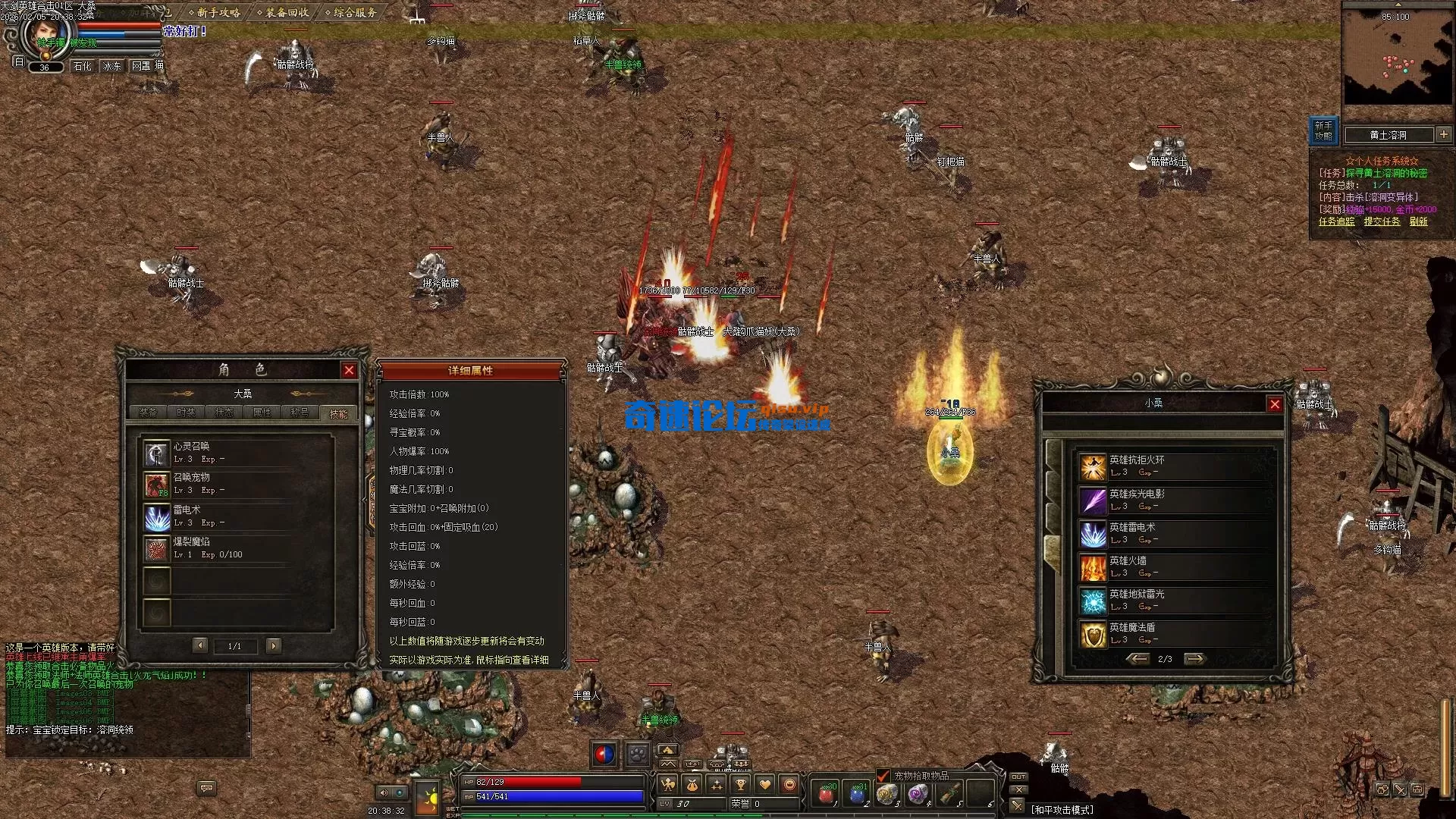The height and width of the screenshot is (819, 1456).
Task: Click the 任务追踪 quest tracking link
Action: point(1336,221)
